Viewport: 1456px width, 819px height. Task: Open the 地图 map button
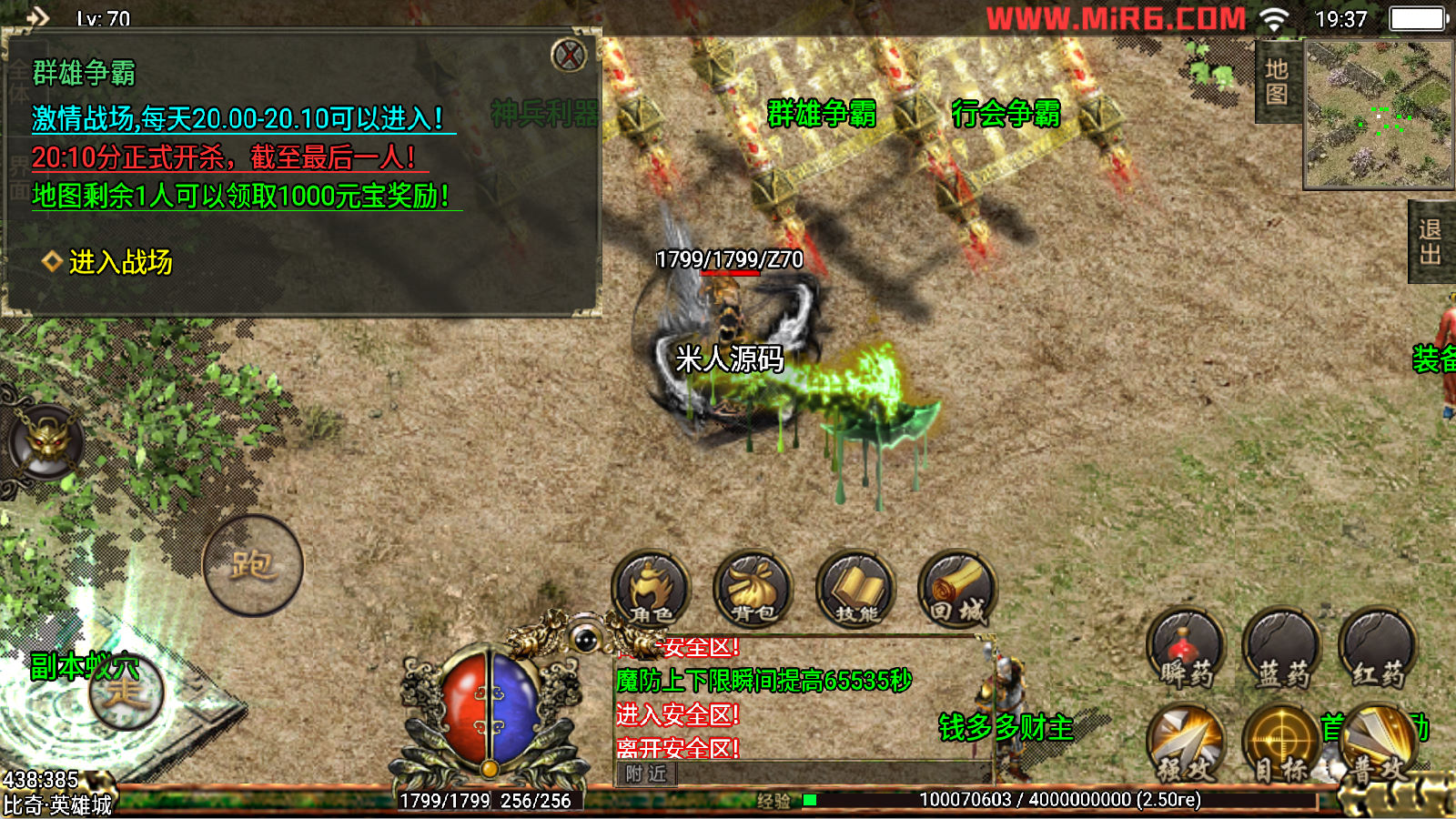click(x=1277, y=82)
